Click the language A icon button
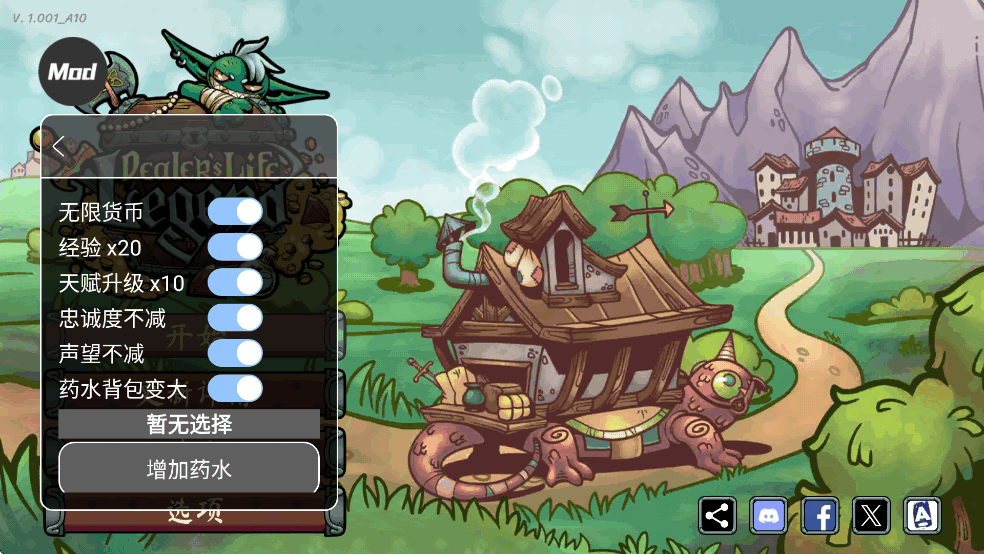The width and height of the screenshot is (984, 554). [x=922, y=516]
